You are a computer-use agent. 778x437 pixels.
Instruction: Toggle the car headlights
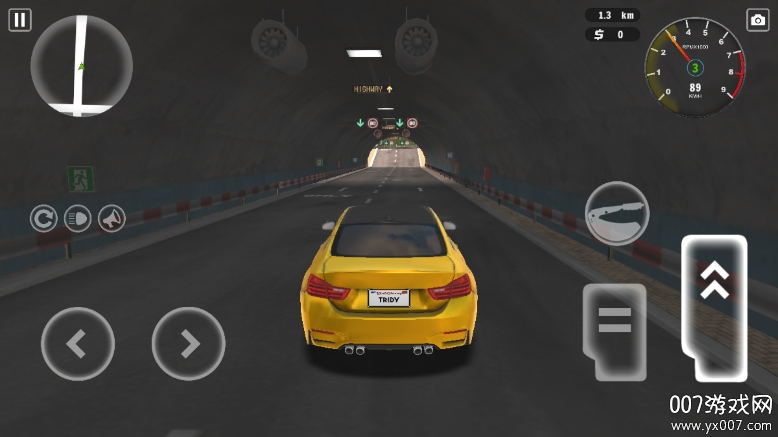[x=77, y=217]
